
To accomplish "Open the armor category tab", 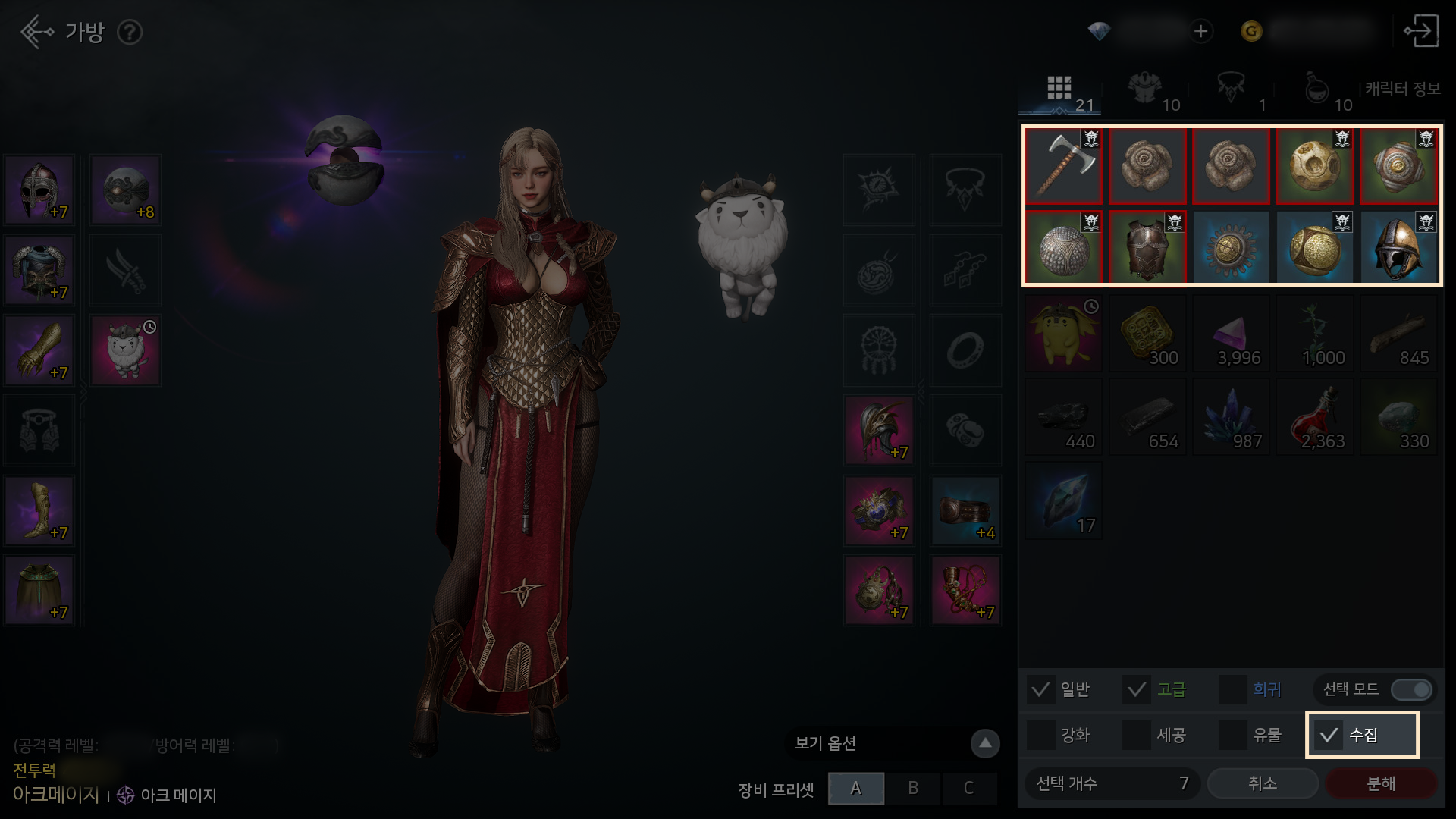I will coord(1147,91).
